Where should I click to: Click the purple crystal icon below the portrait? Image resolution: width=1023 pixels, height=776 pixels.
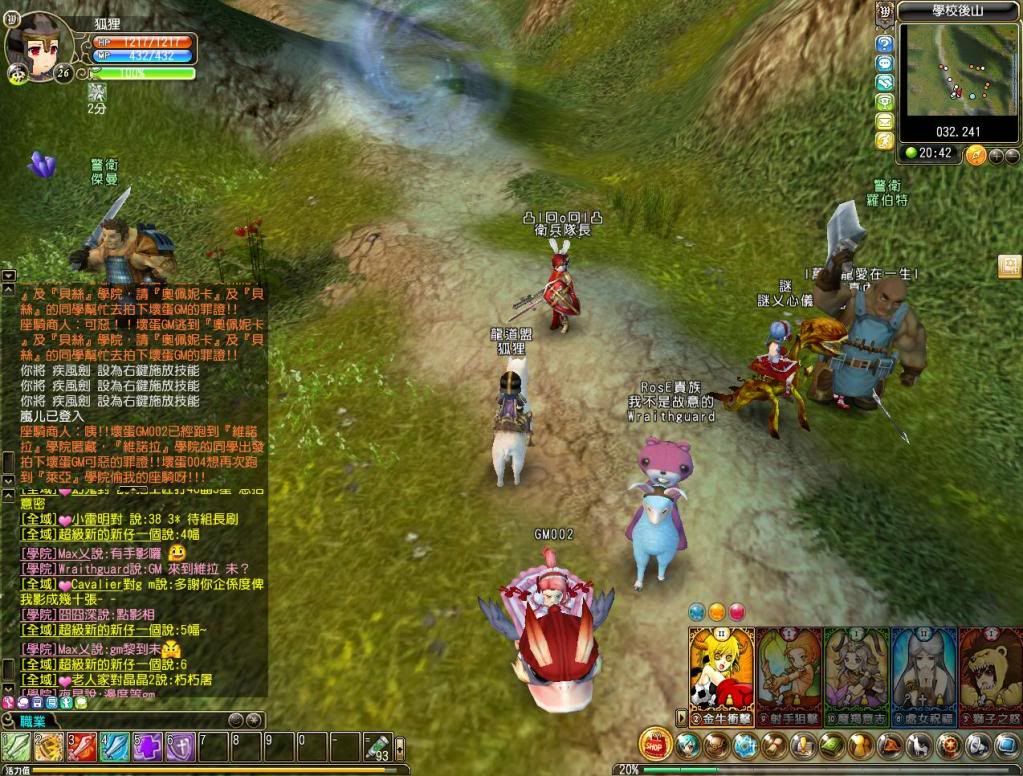(41, 165)
